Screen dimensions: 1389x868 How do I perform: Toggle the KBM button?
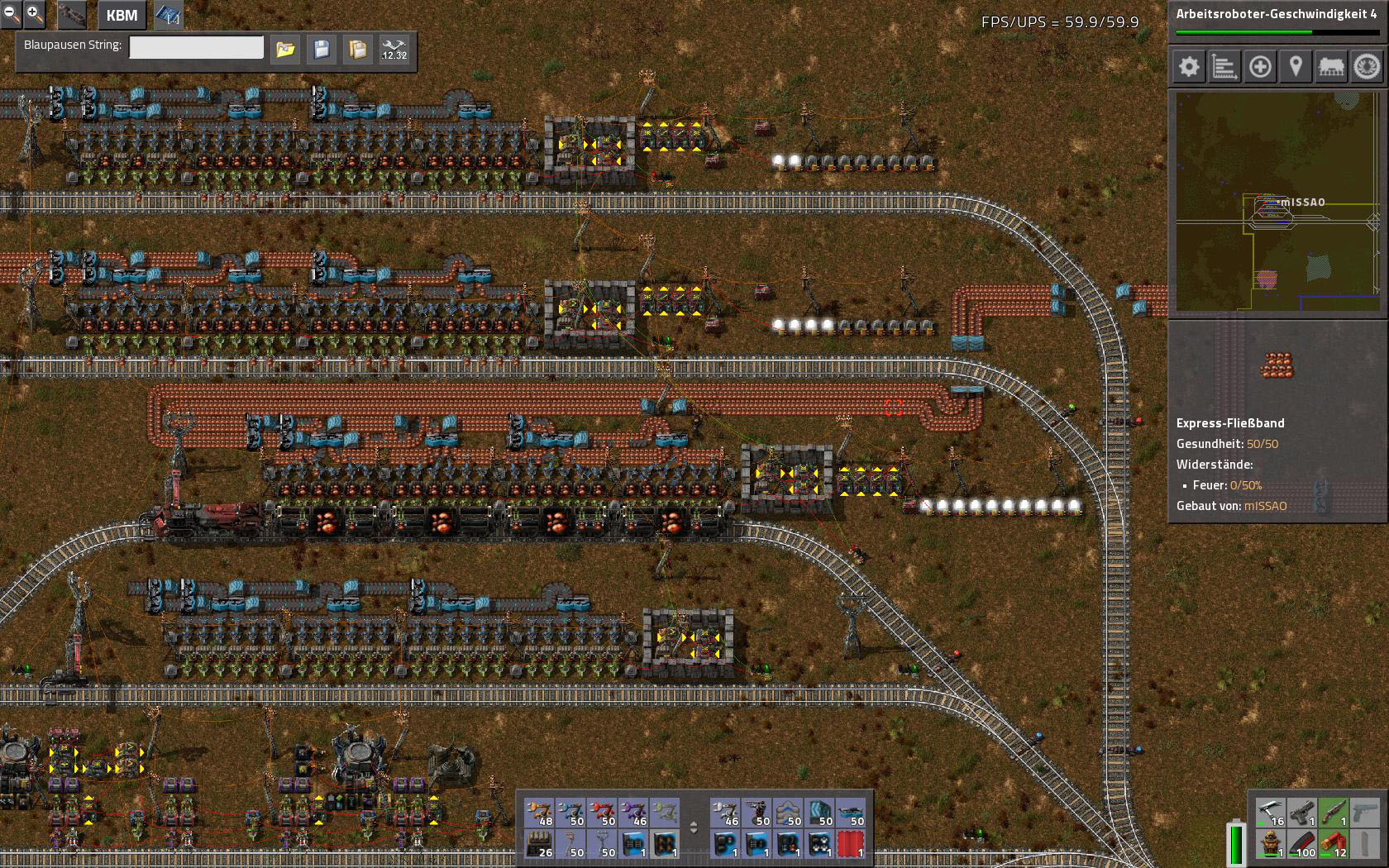tap(122, 15)
